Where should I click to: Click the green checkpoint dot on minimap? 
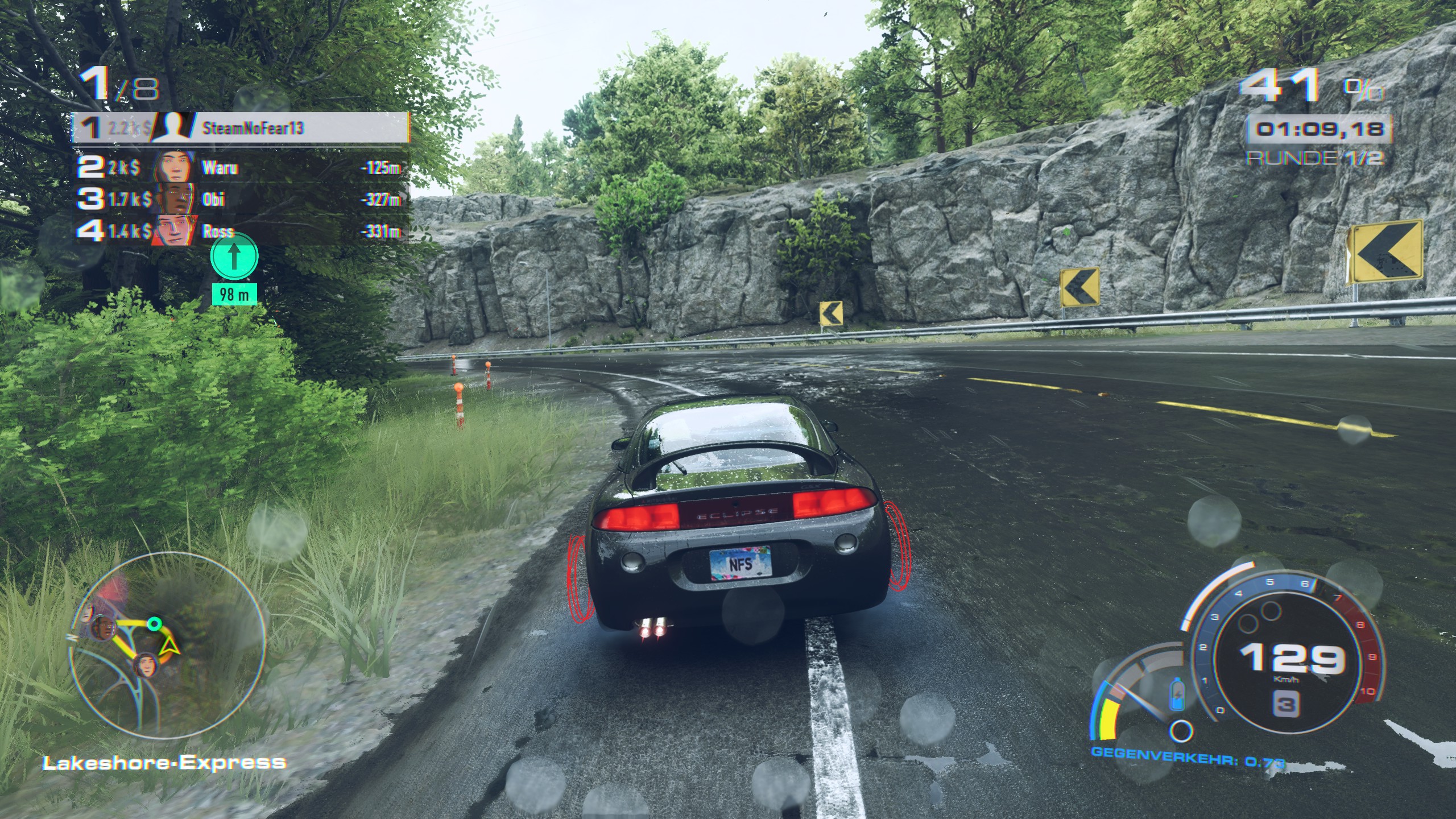coord(153,624)
